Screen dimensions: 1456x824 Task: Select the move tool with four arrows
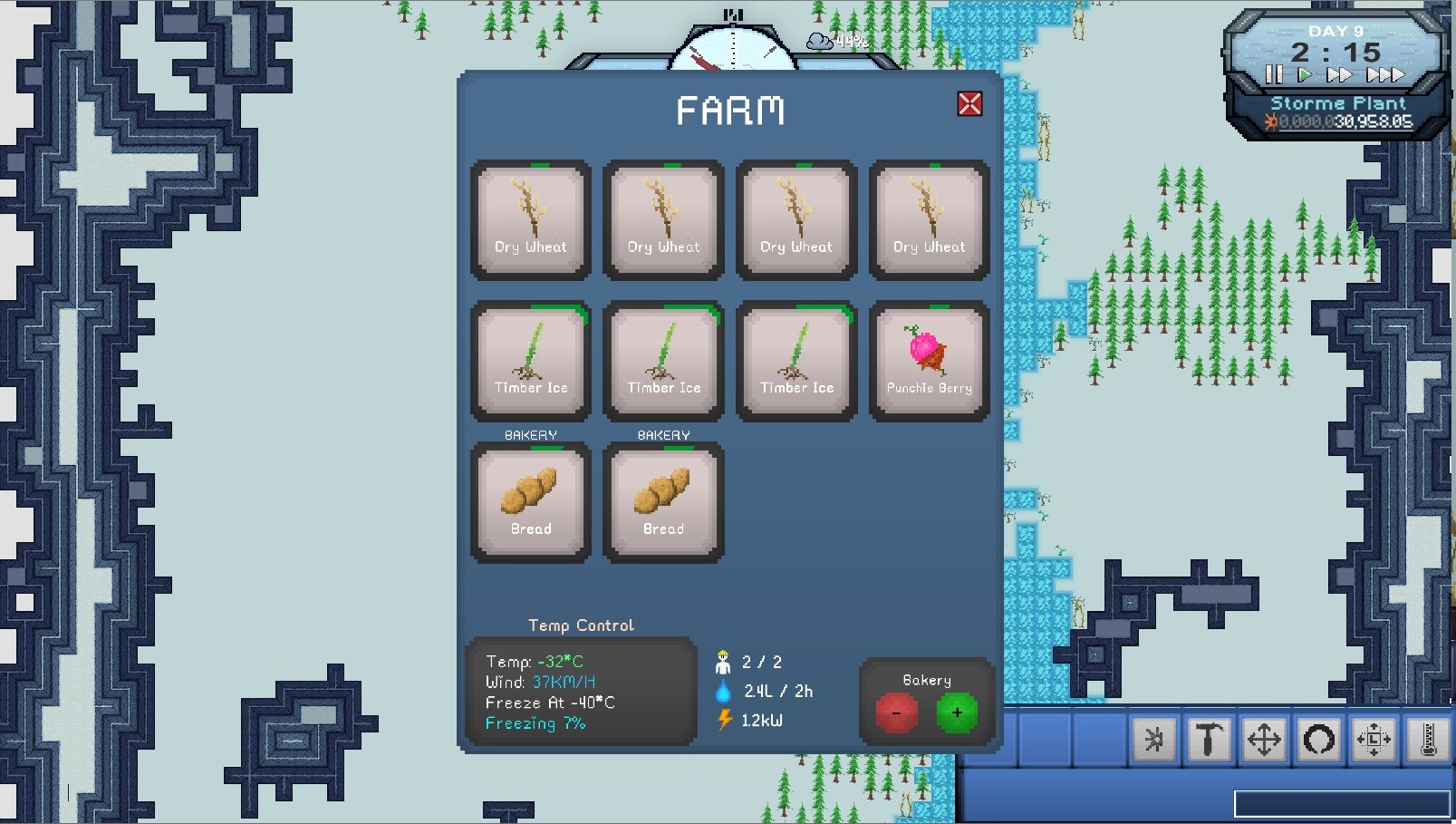(1265, 740)
